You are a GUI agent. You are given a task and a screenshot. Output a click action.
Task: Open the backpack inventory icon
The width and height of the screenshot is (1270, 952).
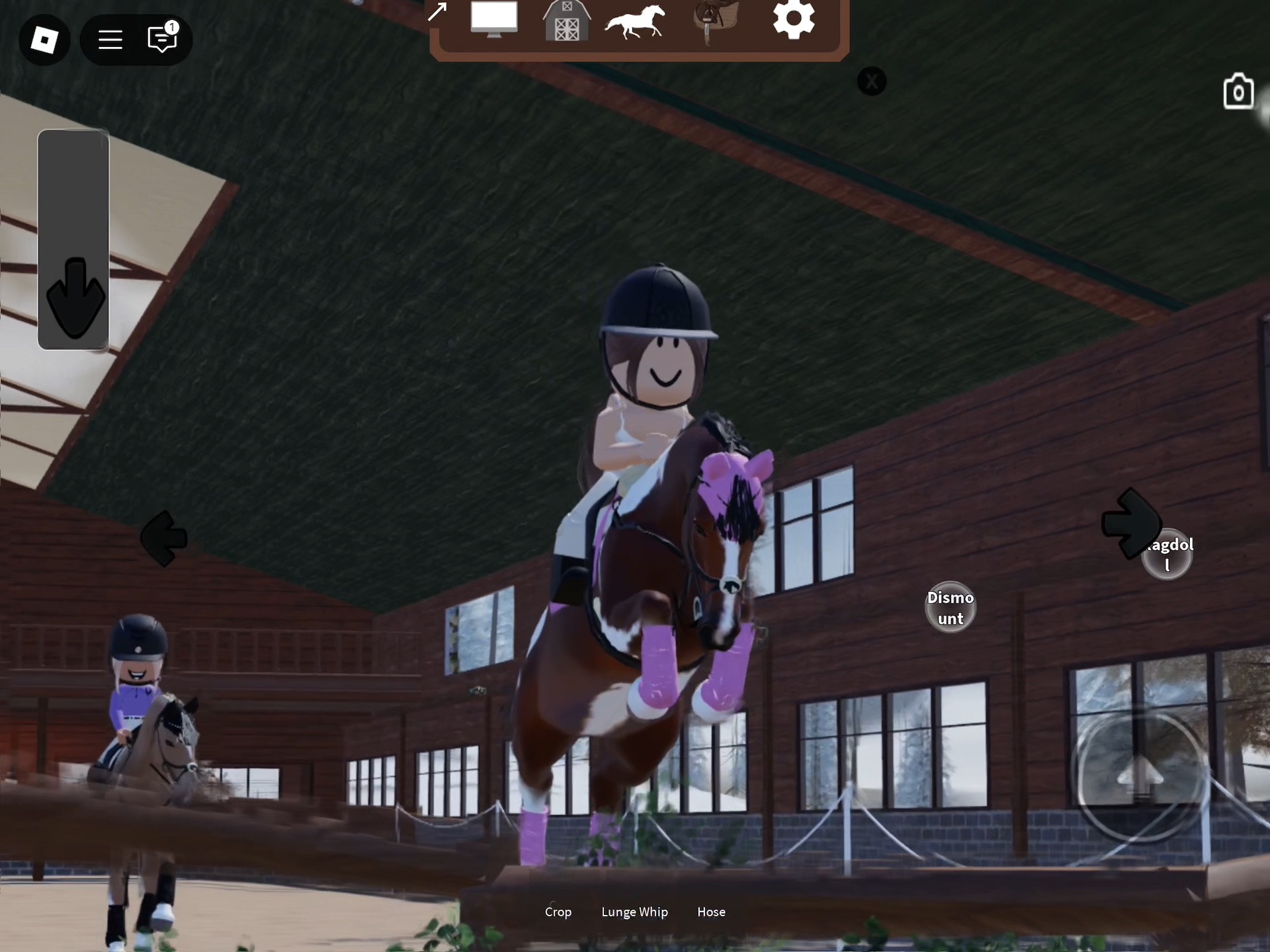coord(1238,92)
